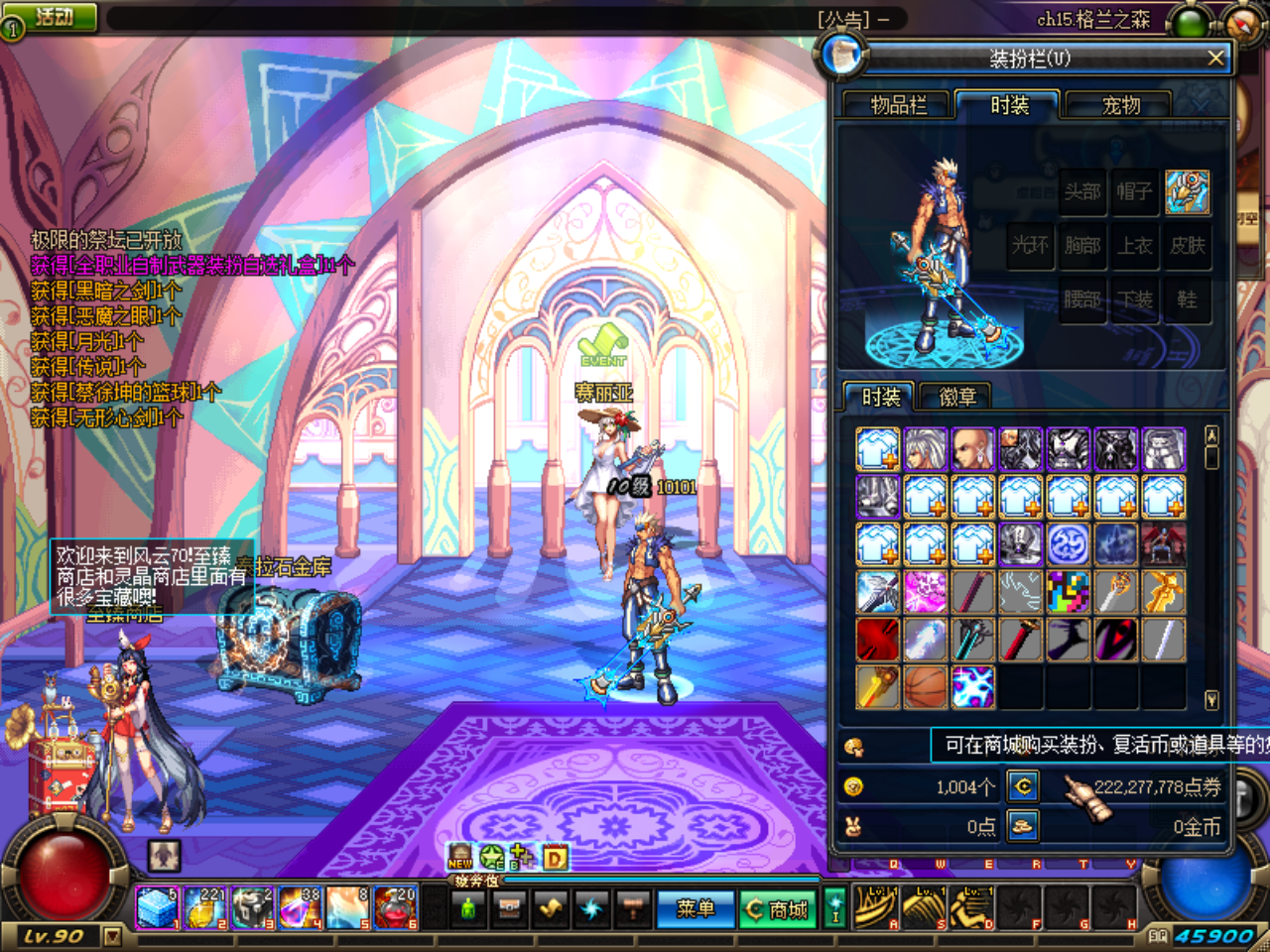Toggle the 皮肤 avatar slot visibility

(x=1189, y=247)
